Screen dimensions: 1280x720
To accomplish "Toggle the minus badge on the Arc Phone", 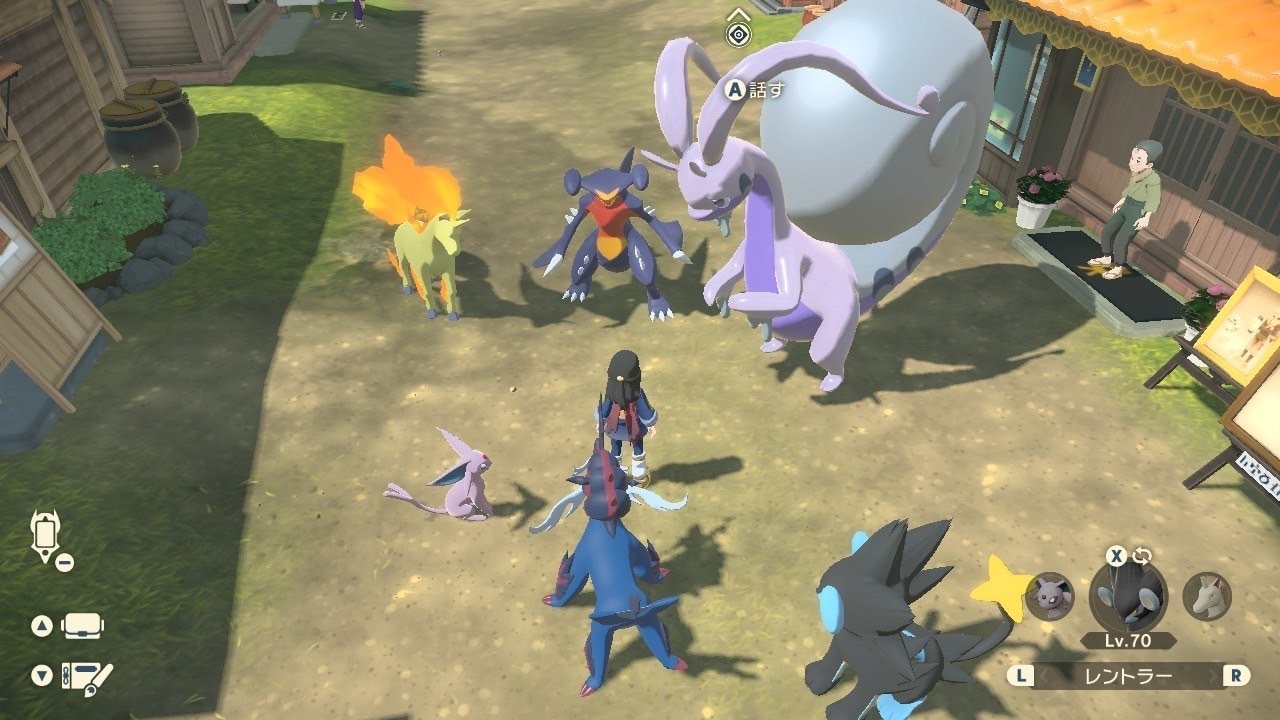I will 63,561.
